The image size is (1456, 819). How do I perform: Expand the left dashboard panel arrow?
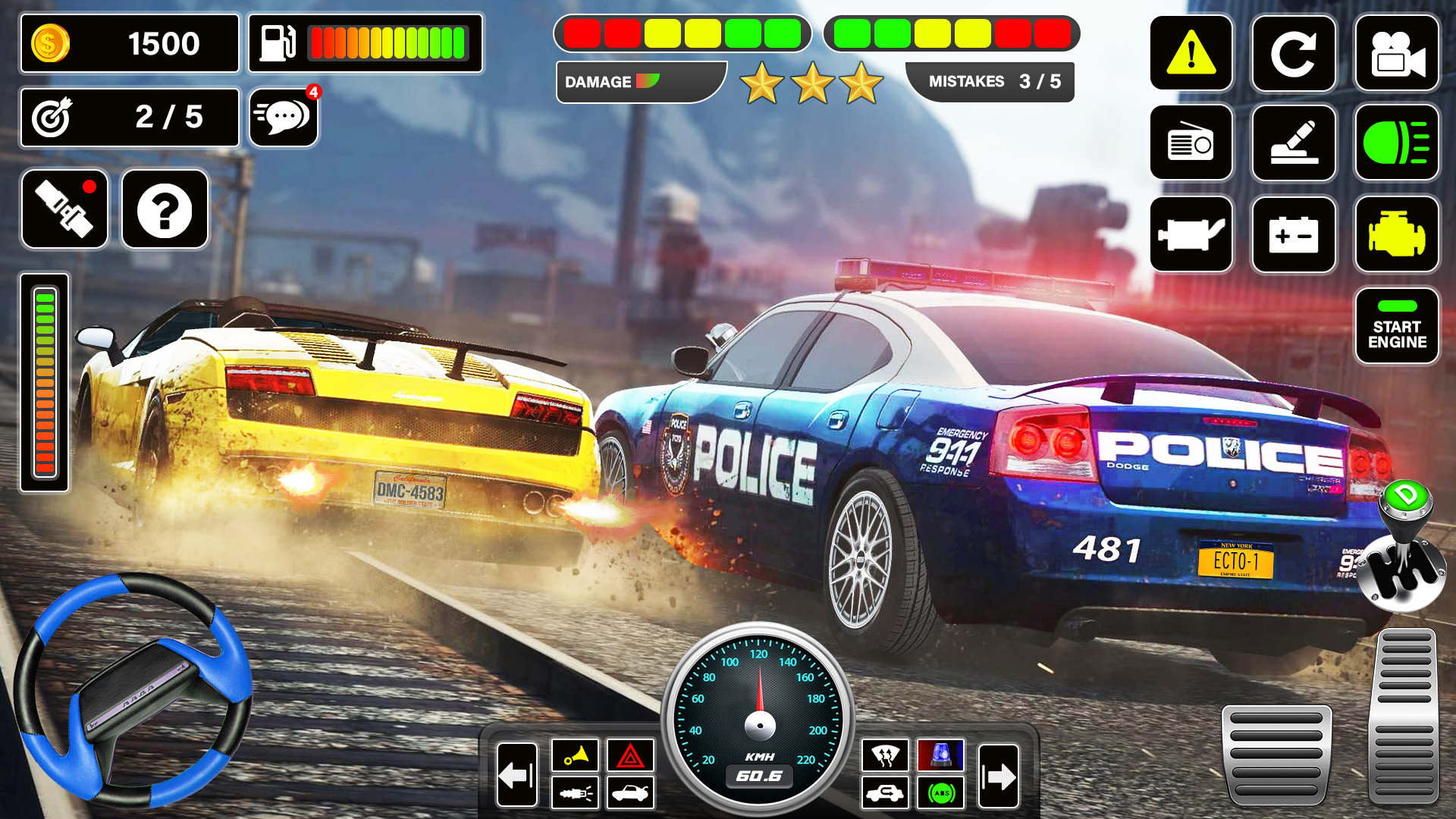click(x=518, y=776)
